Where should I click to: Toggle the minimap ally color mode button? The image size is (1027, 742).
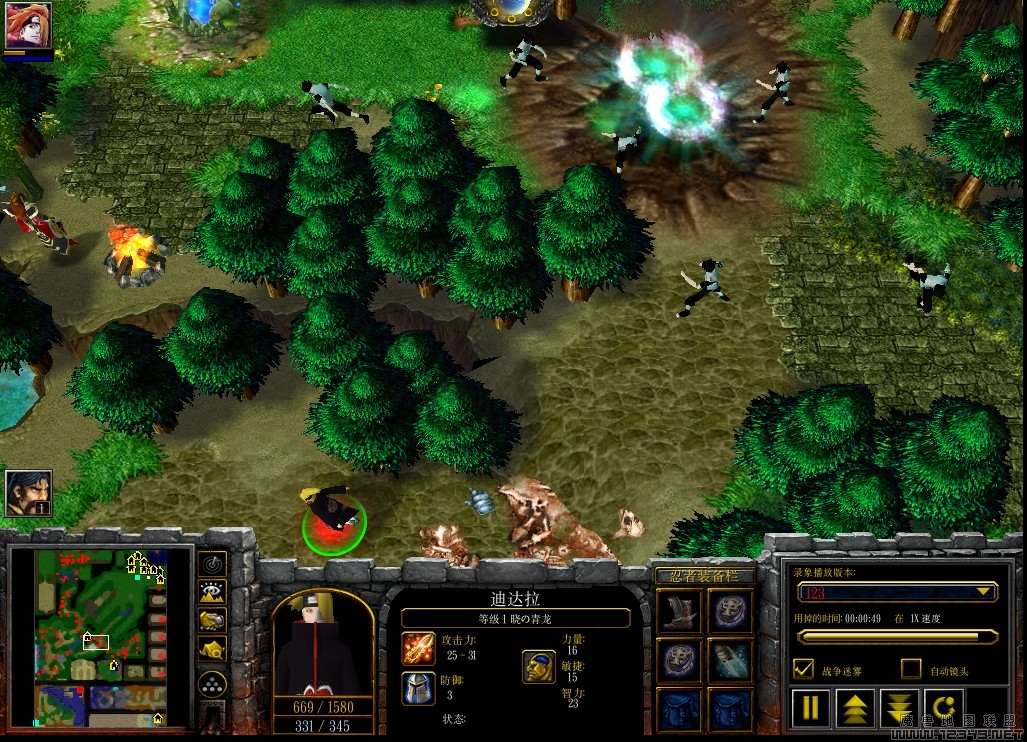212,621
